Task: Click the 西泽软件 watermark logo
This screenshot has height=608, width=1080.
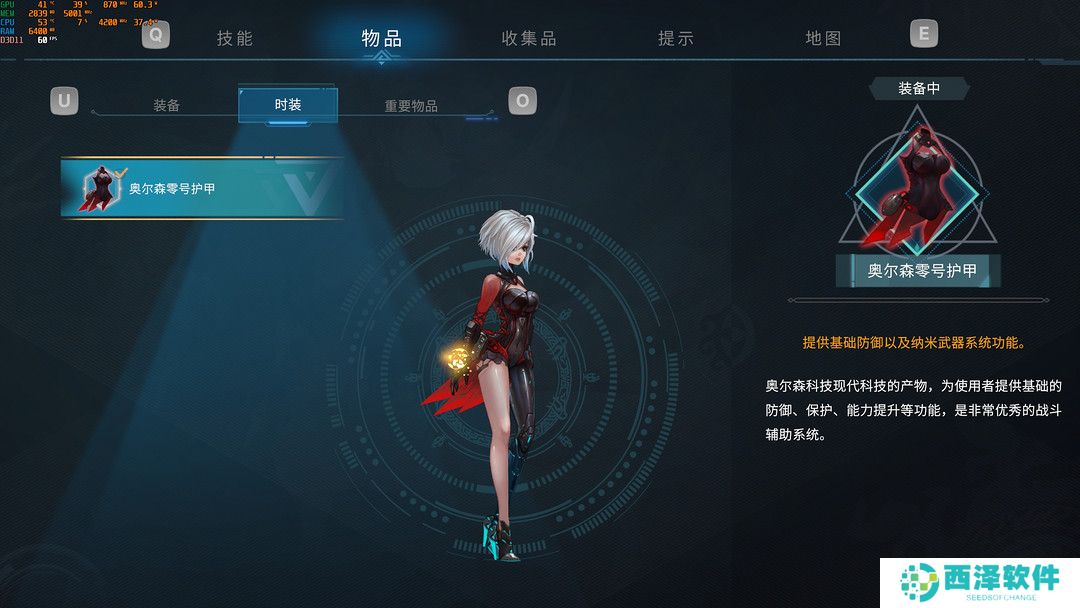Action: pyautogui.click(x=979, y=581)
